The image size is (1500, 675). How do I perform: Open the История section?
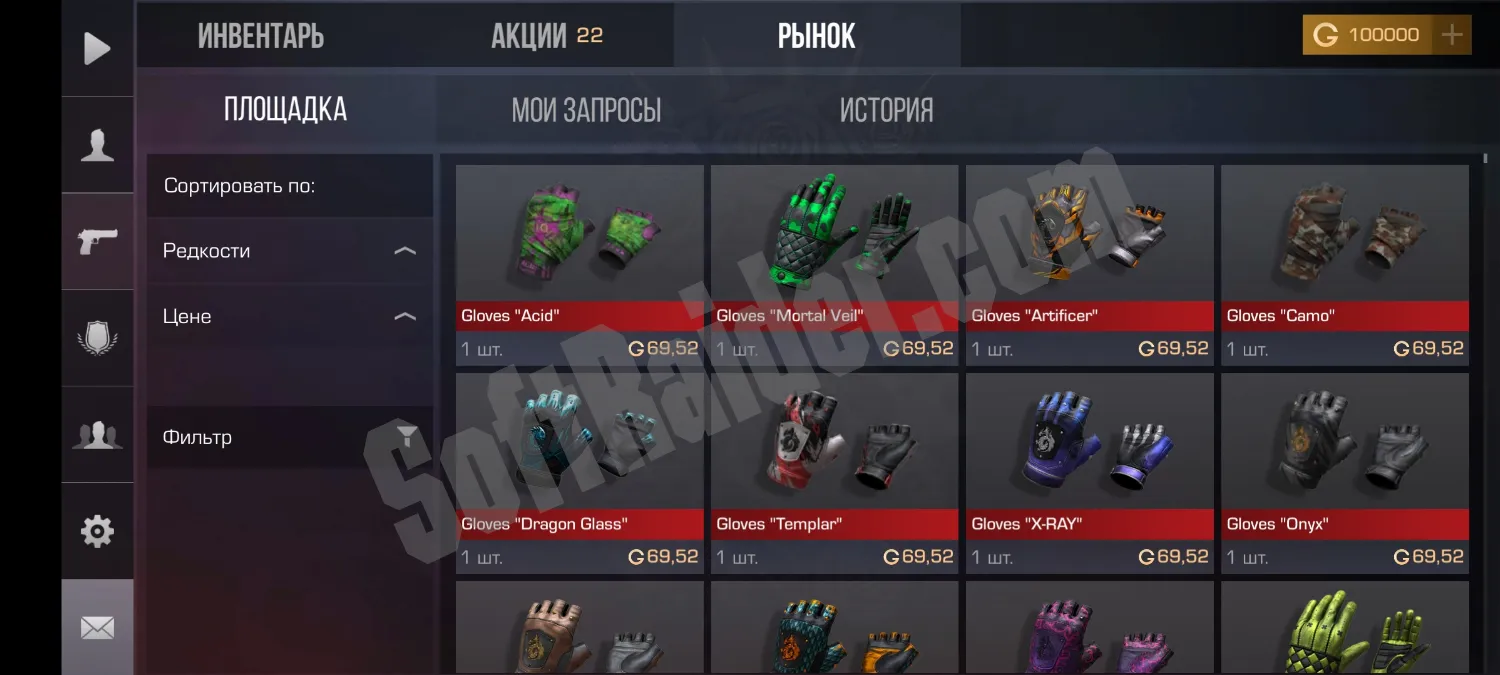[x=886, y=110]
